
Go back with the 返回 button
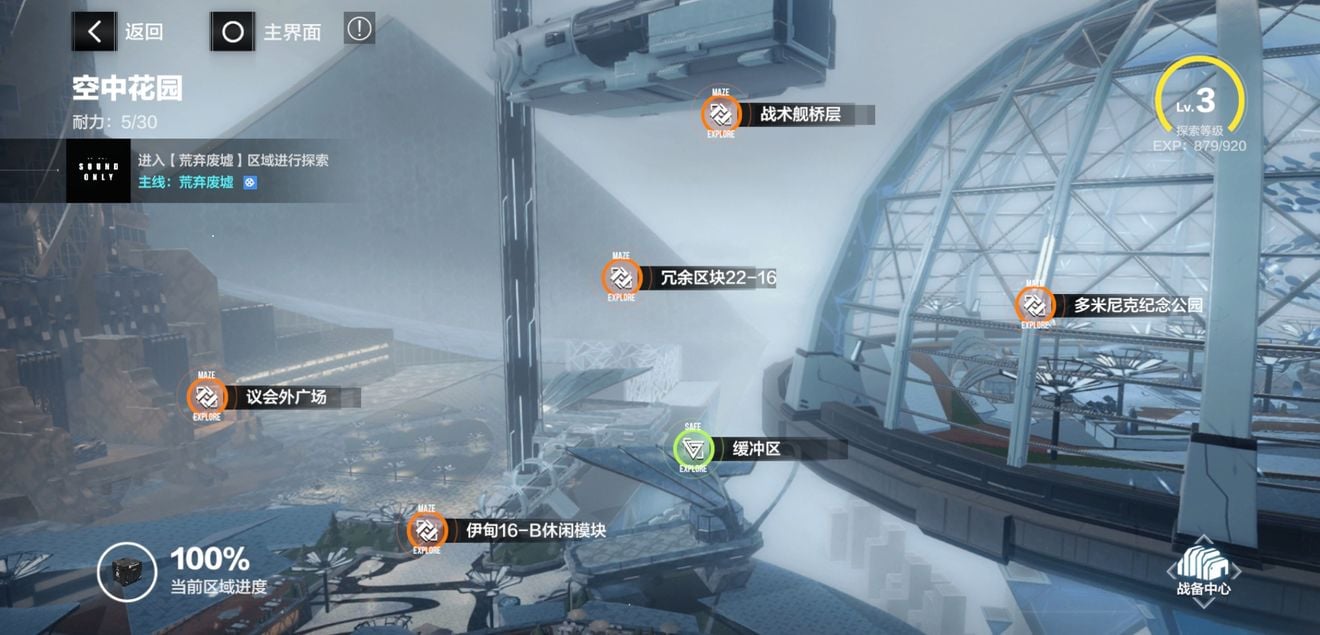(x=119, y=31)
